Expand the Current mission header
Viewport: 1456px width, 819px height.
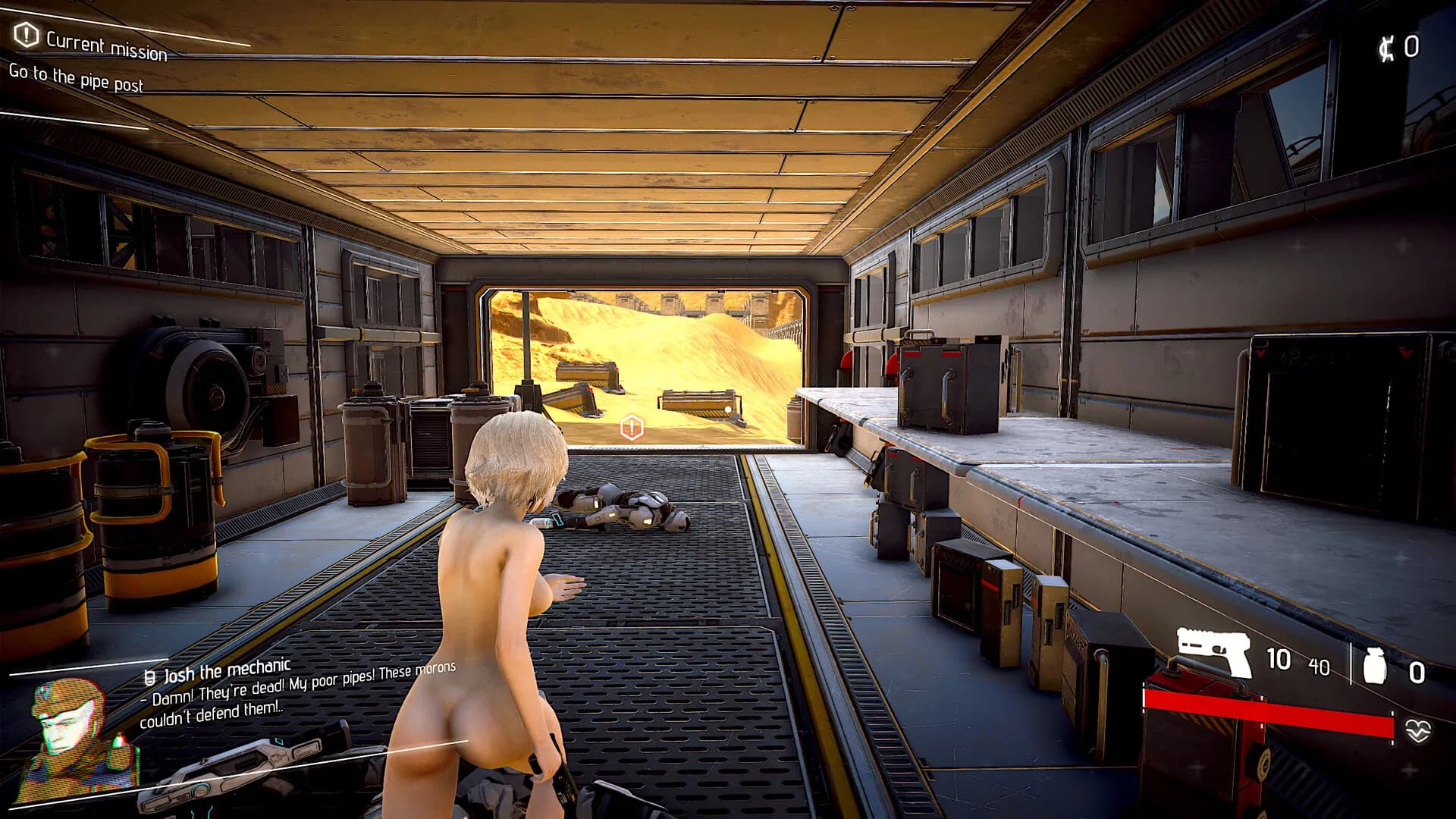coord(106,43)
